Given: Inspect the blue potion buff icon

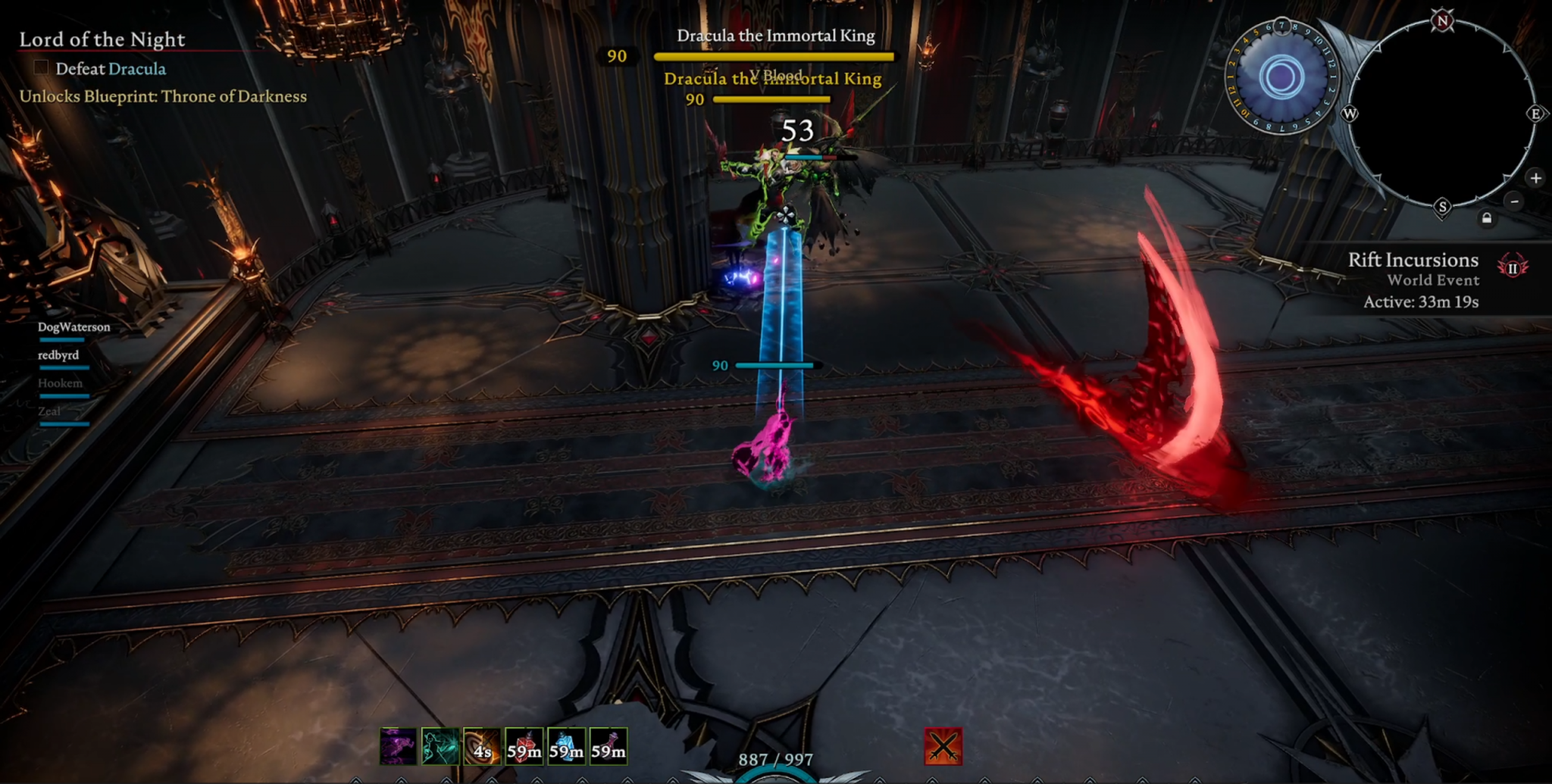Looking at the screenshot, I should (566, 746).
